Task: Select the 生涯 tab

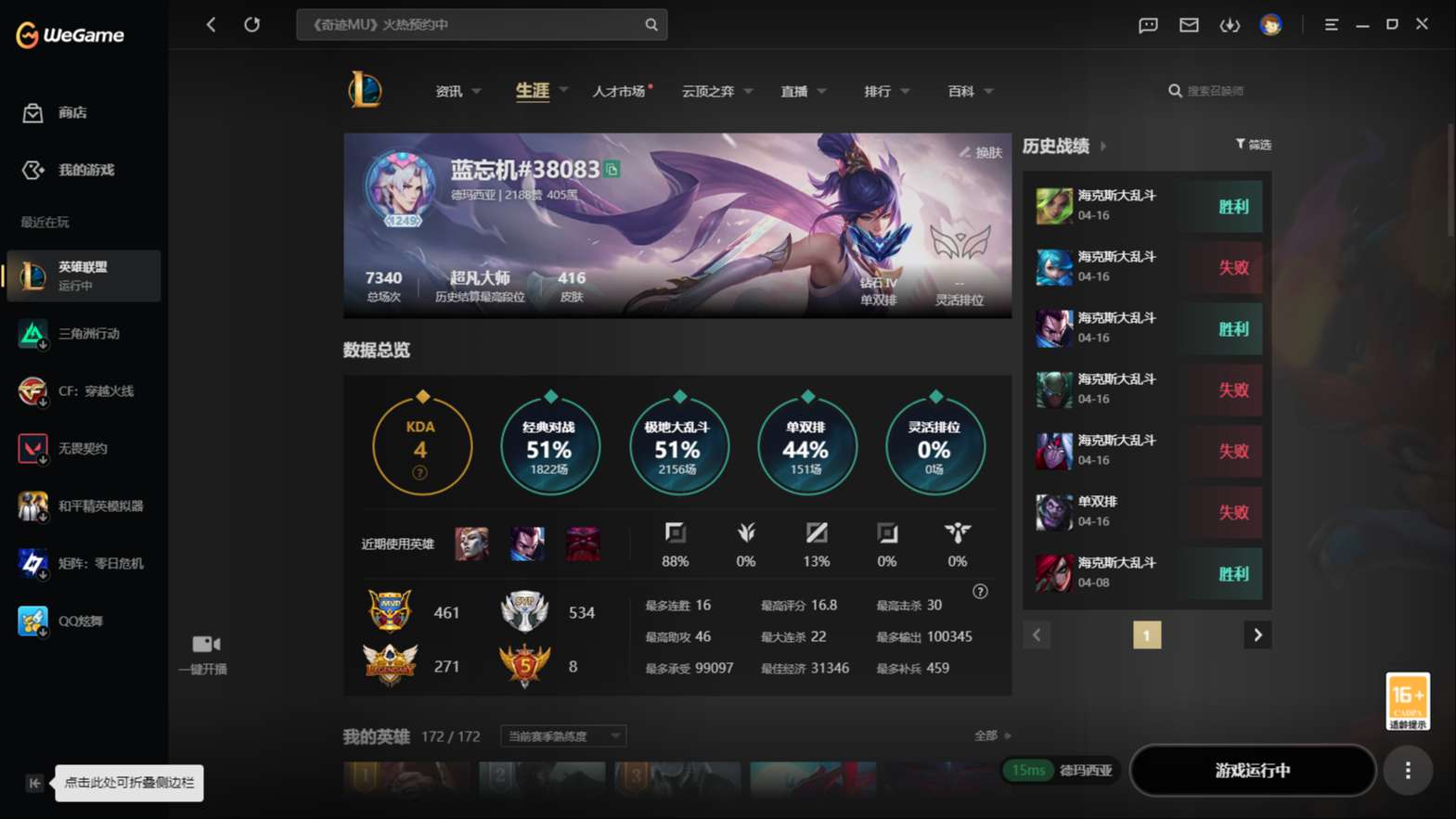Action: point(532,90)
